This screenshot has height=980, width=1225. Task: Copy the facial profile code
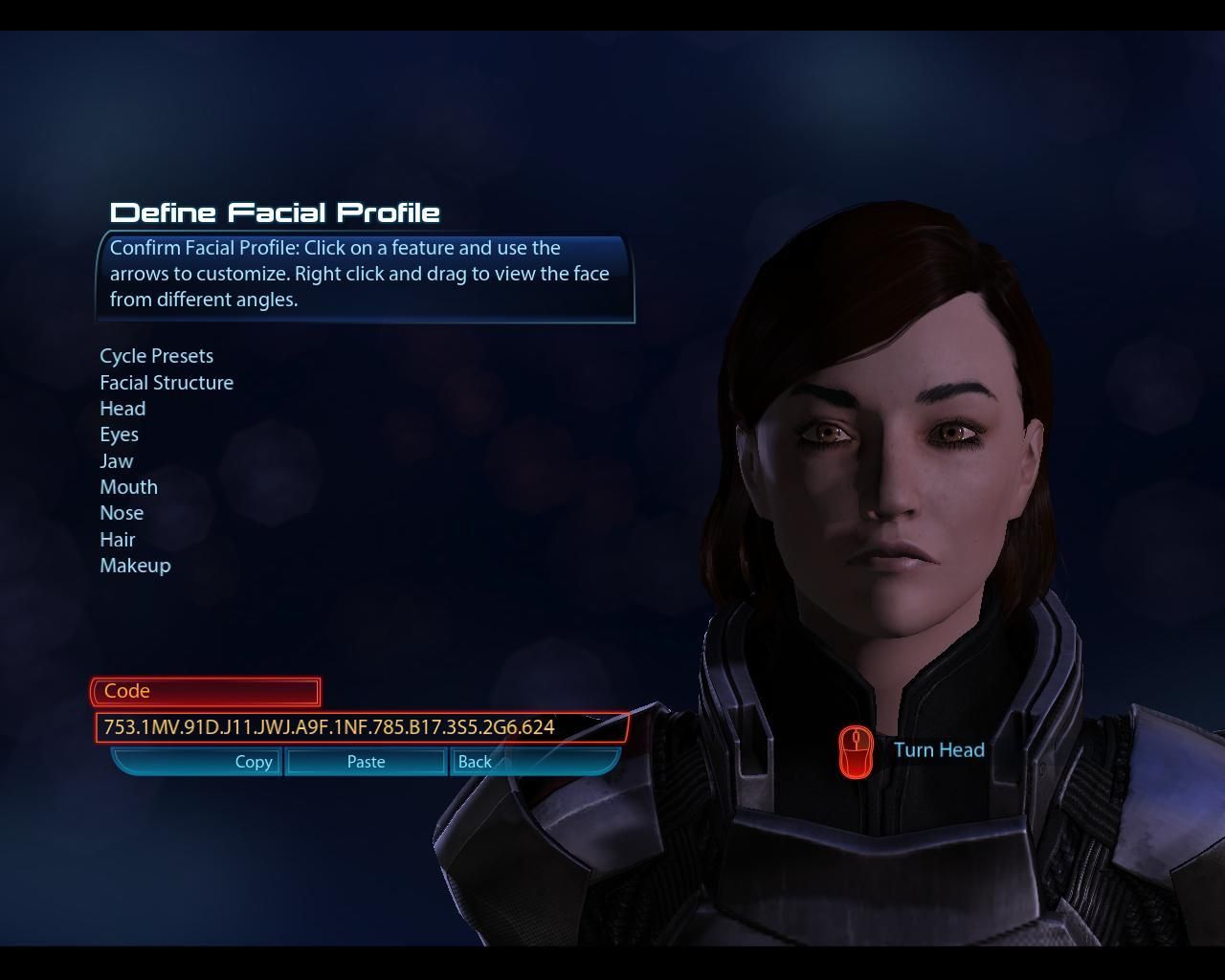tap(254, 762)
